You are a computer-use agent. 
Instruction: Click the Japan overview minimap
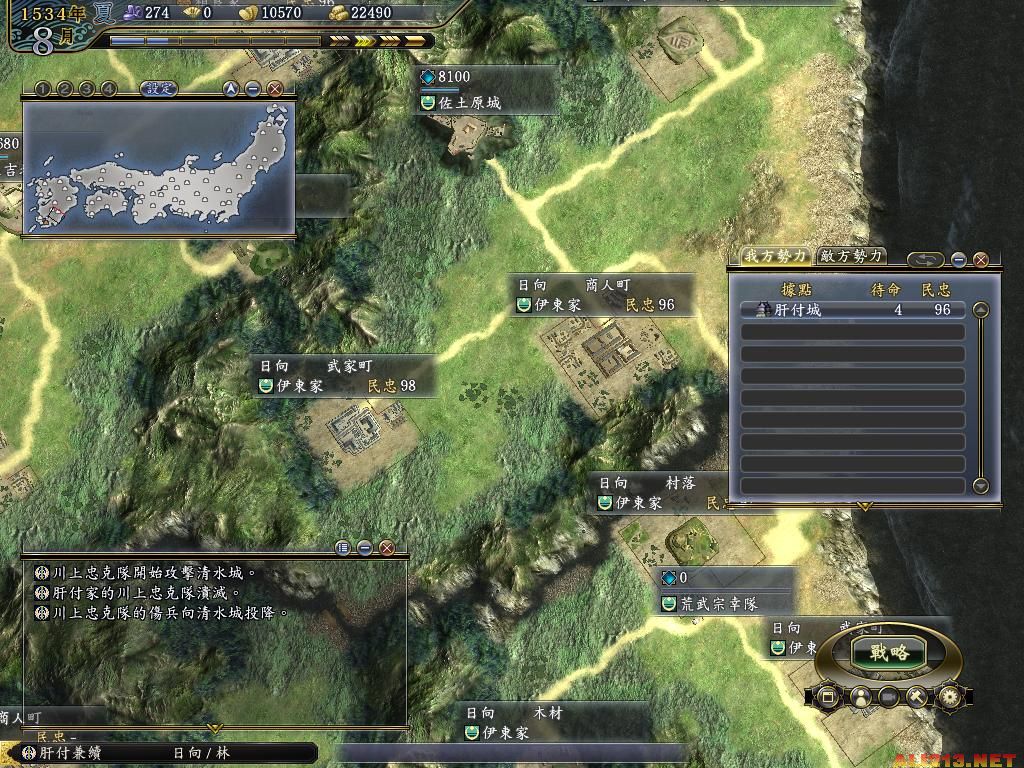coord(158,167)
